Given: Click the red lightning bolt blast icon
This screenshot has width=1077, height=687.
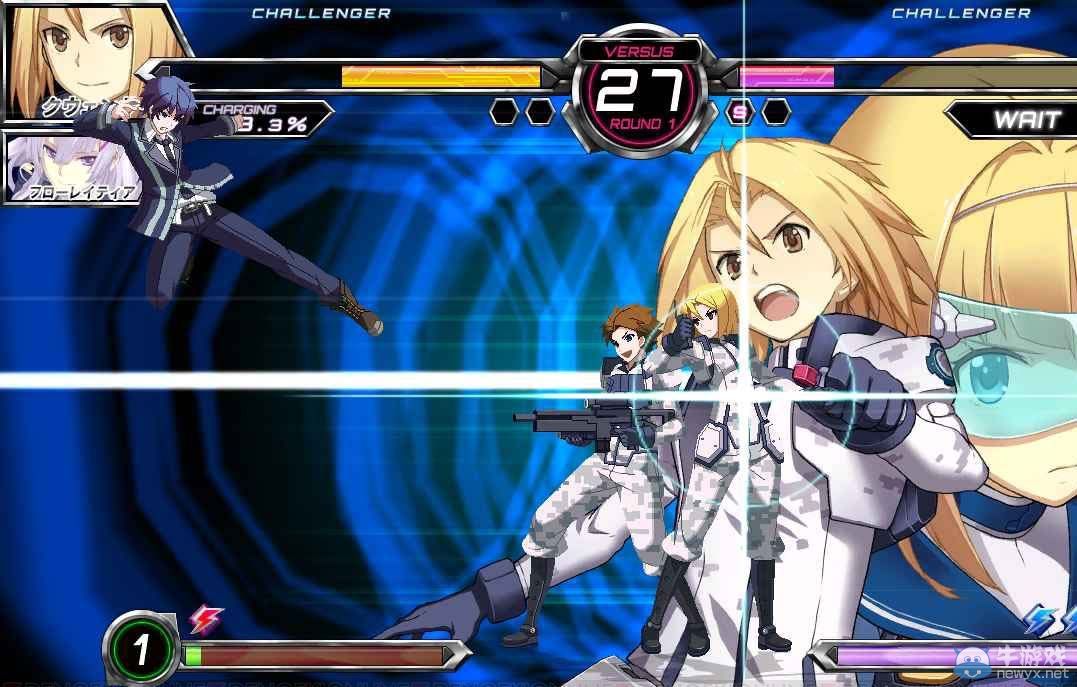Looking at the screenshot, I should click(206, 620).
